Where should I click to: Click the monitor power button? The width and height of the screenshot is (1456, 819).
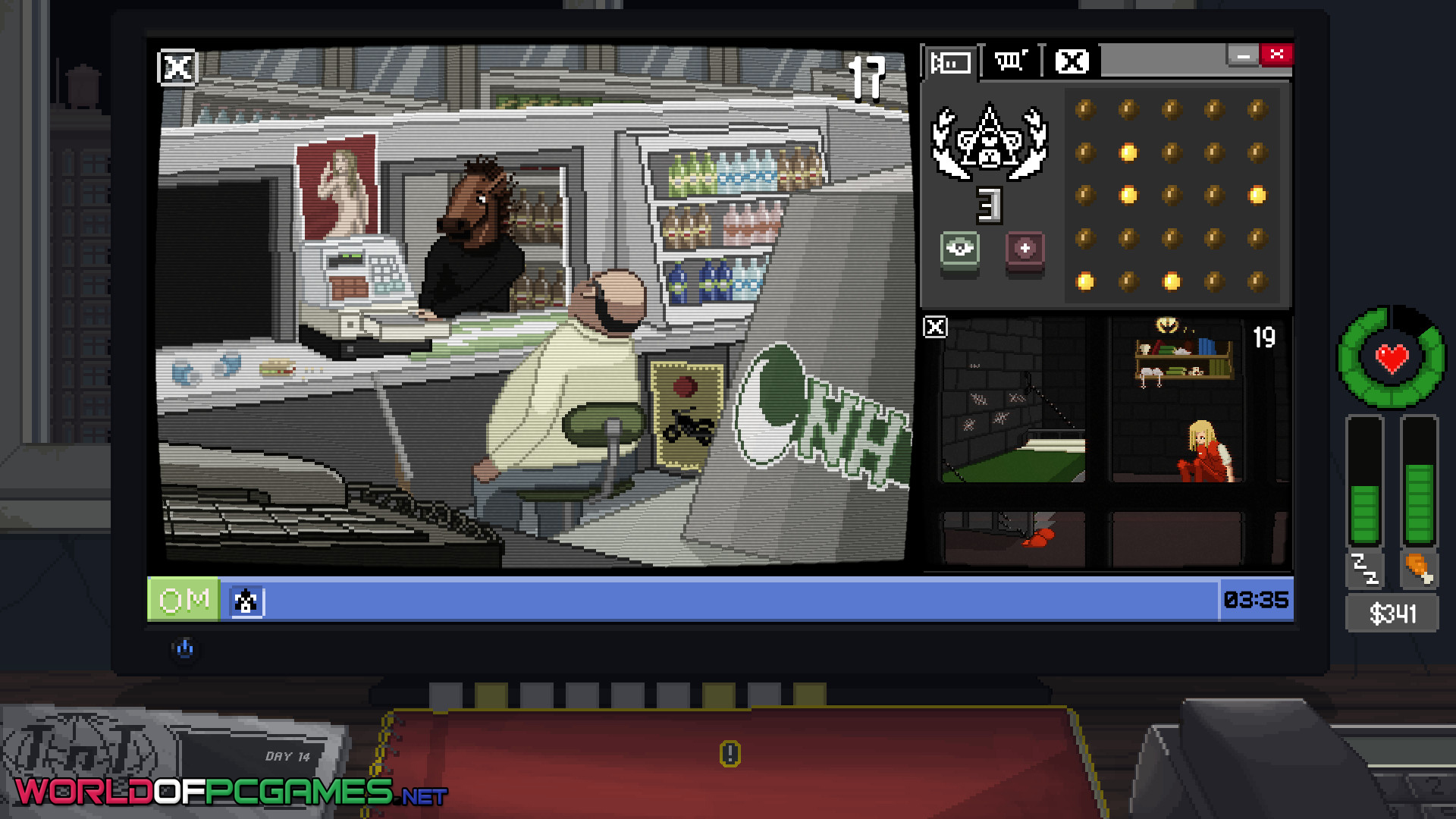coord(184,649)
